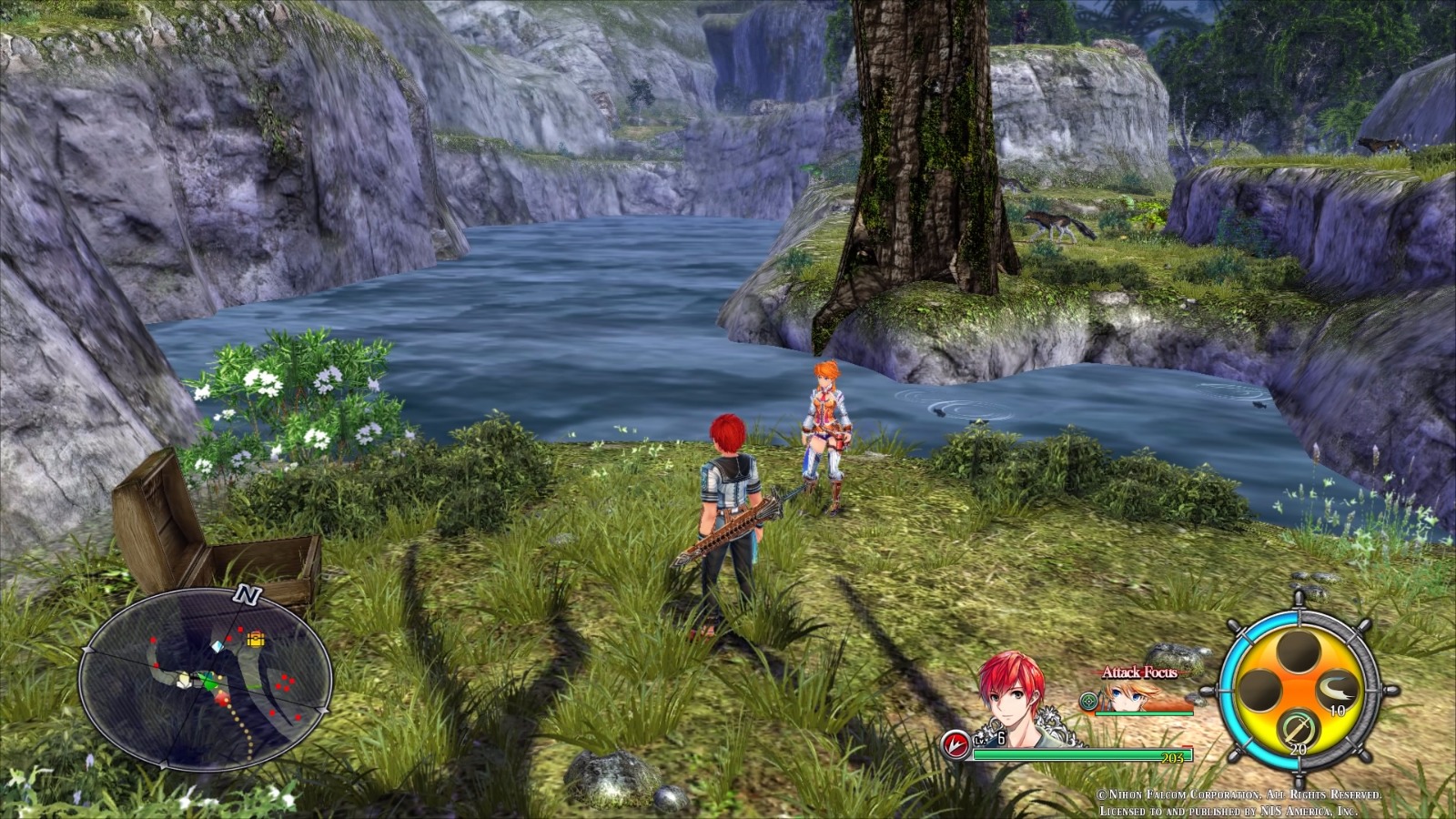This screenshot has width=1456, height=819.
Task: Click the Attack Focus status label
Action: [x=1140, y=672]
